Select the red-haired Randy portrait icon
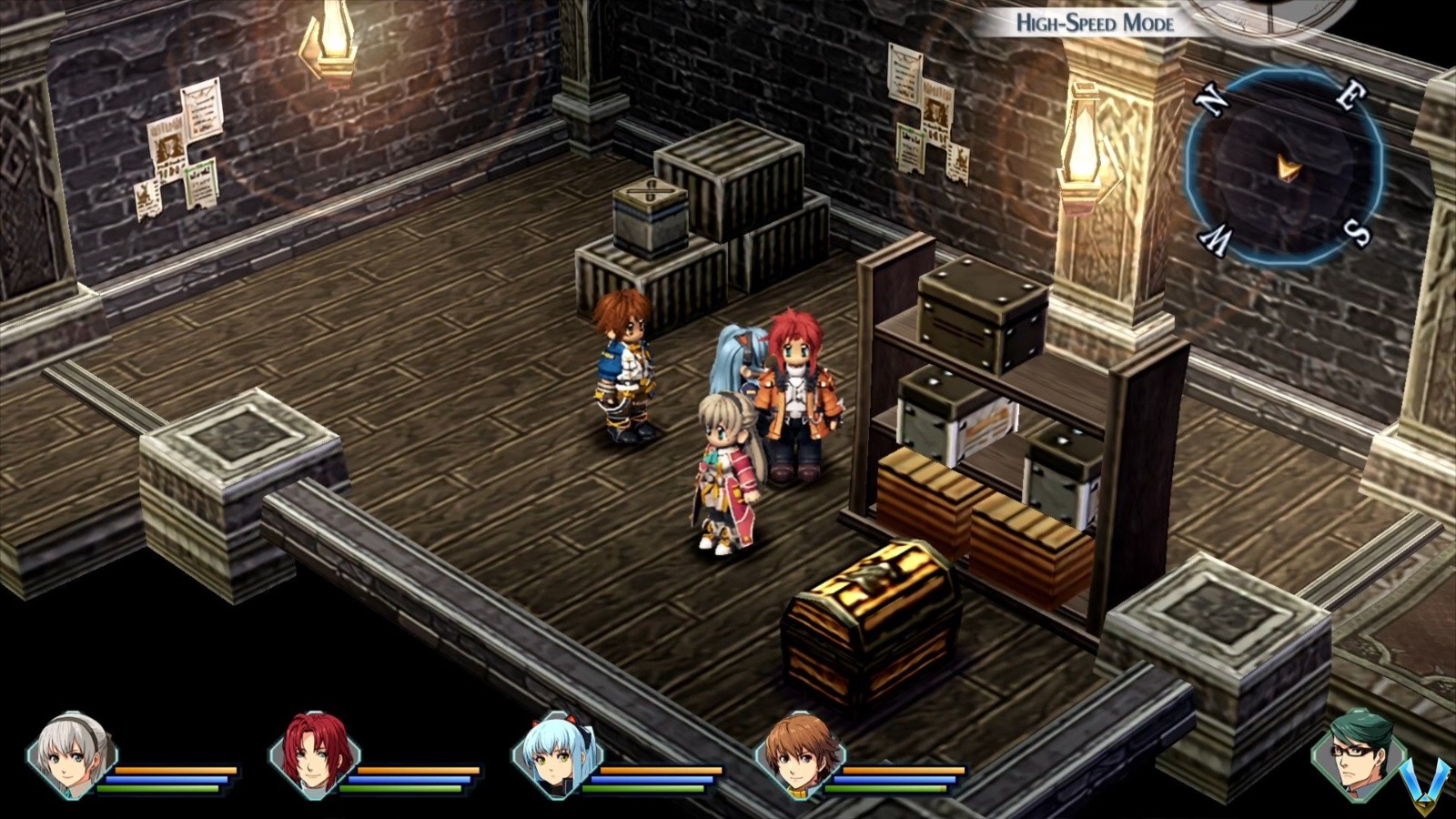 pos(314,757)
